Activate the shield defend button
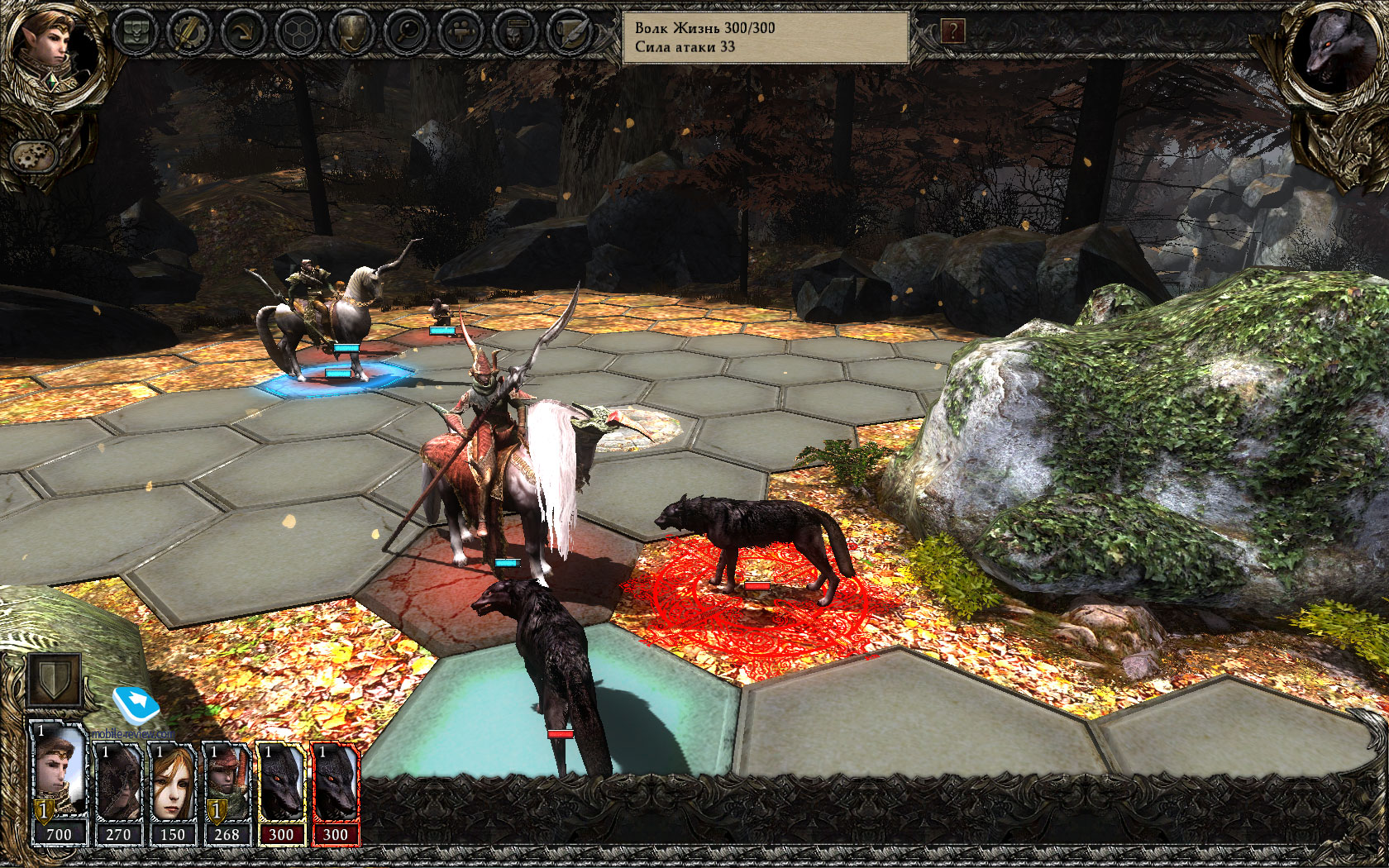Screen dimensions: 1389x868 54,680
